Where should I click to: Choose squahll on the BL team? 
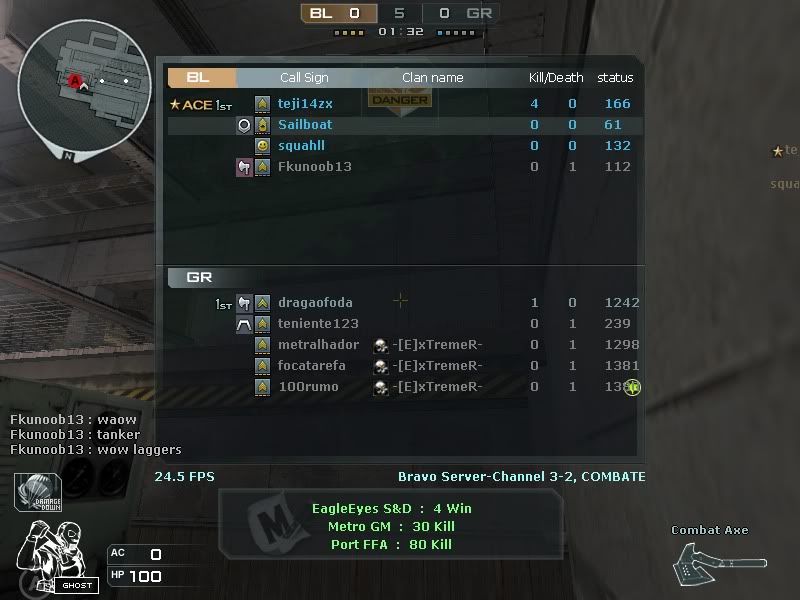pos(303,146)
